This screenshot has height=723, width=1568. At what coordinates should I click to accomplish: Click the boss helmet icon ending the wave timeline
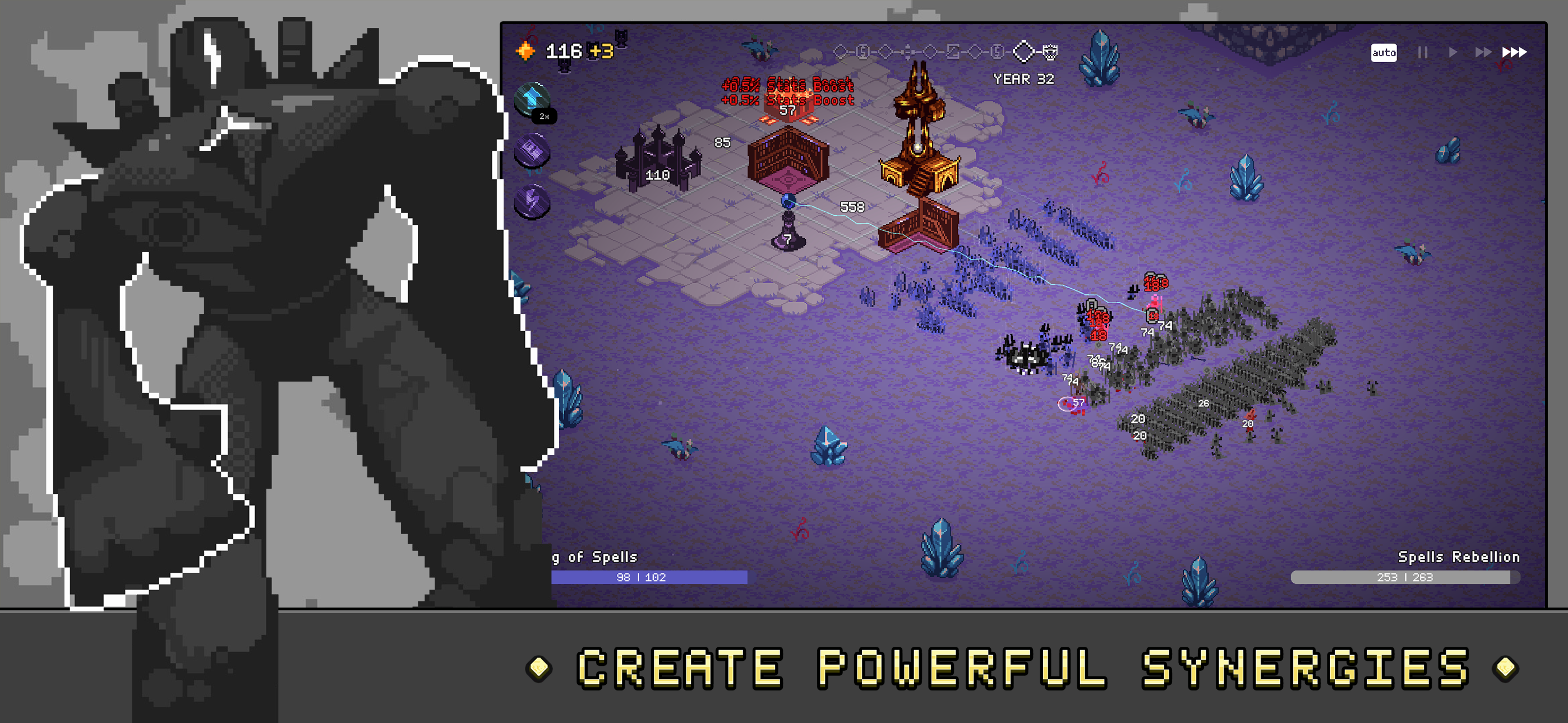coord(1052,52)
